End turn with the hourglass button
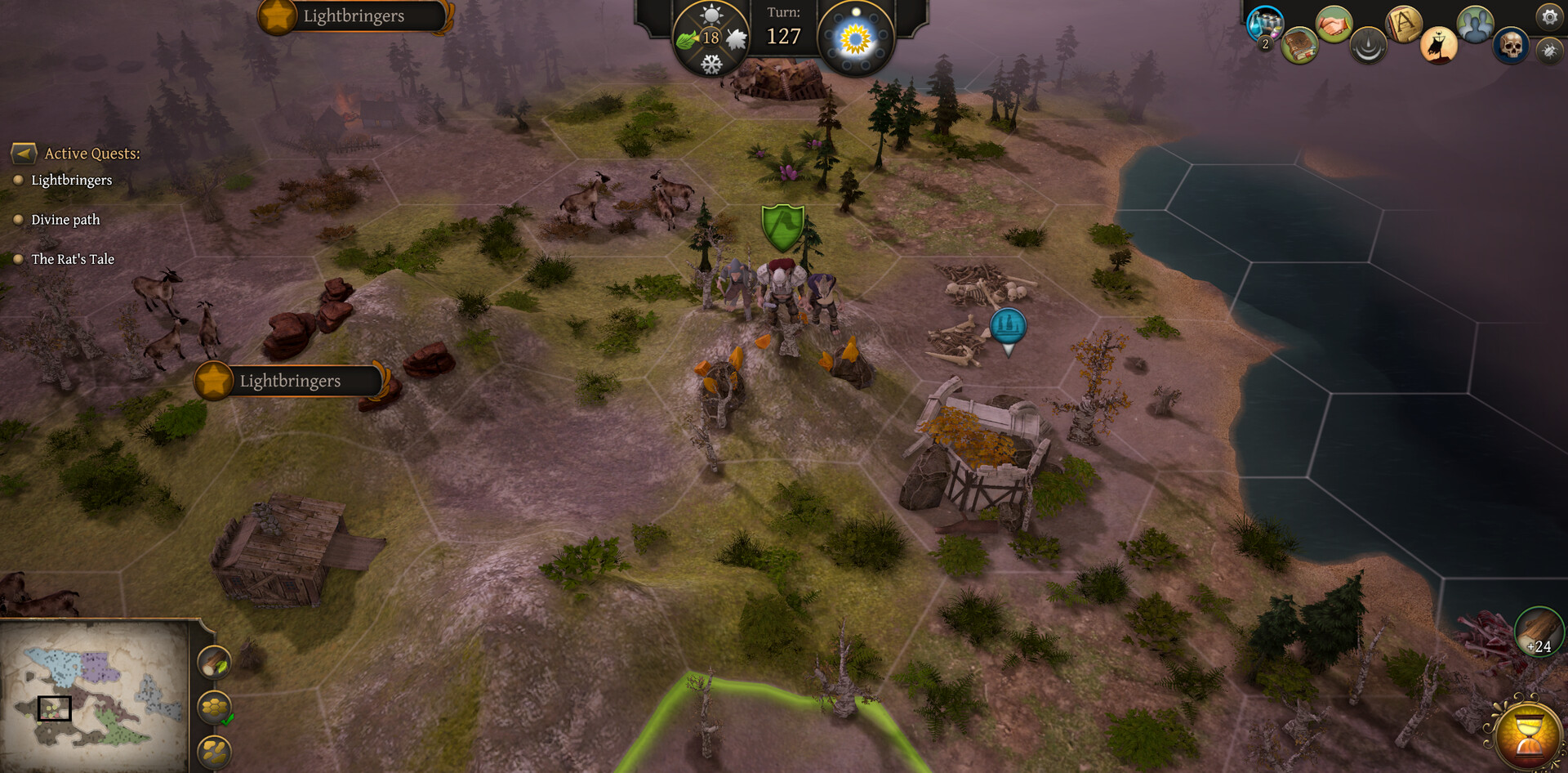The image size is (1568, 773). pyautogui.click(x=1528, y=735)
